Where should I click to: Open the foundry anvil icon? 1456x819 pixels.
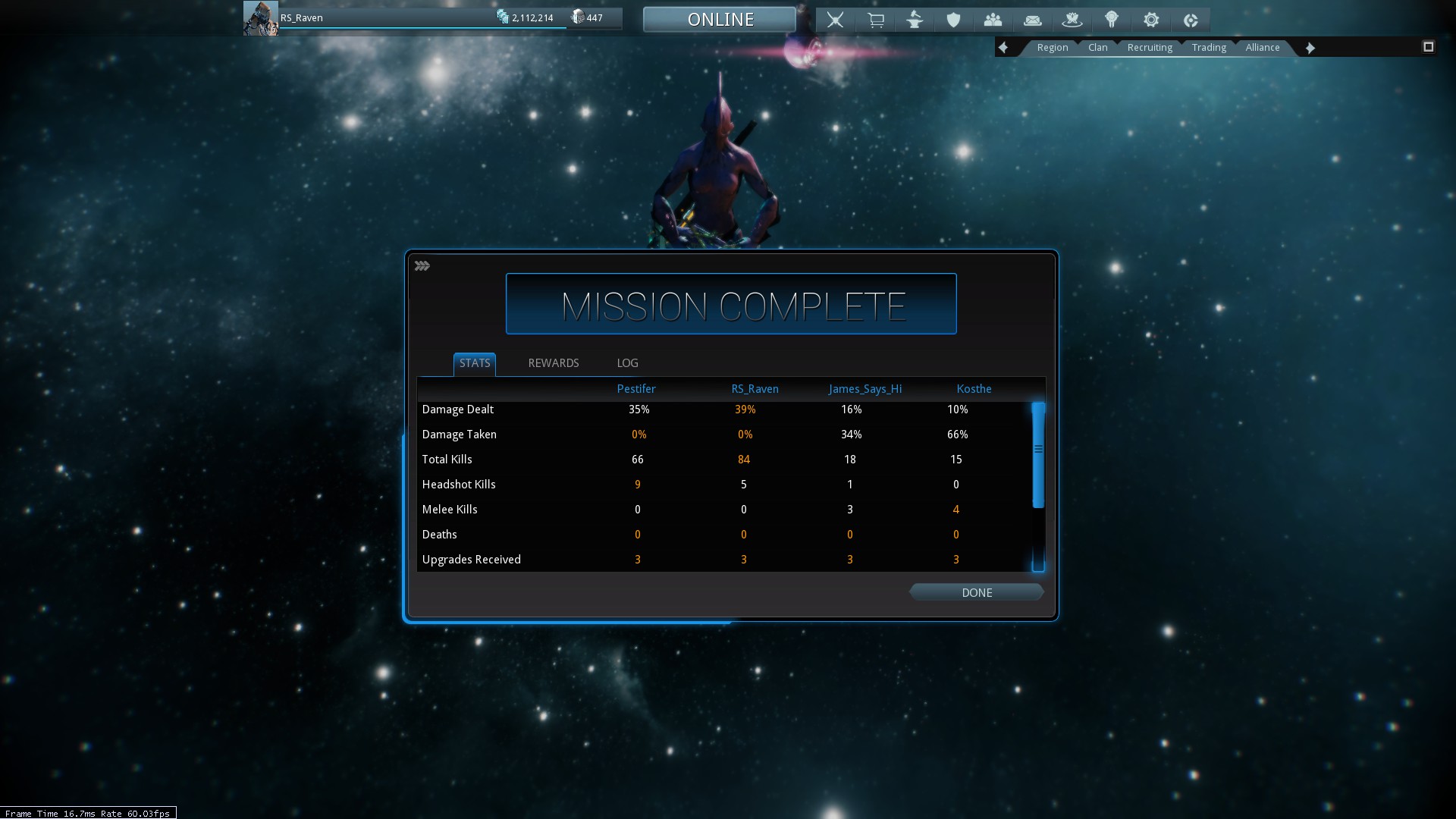click(x=915, y=20)
